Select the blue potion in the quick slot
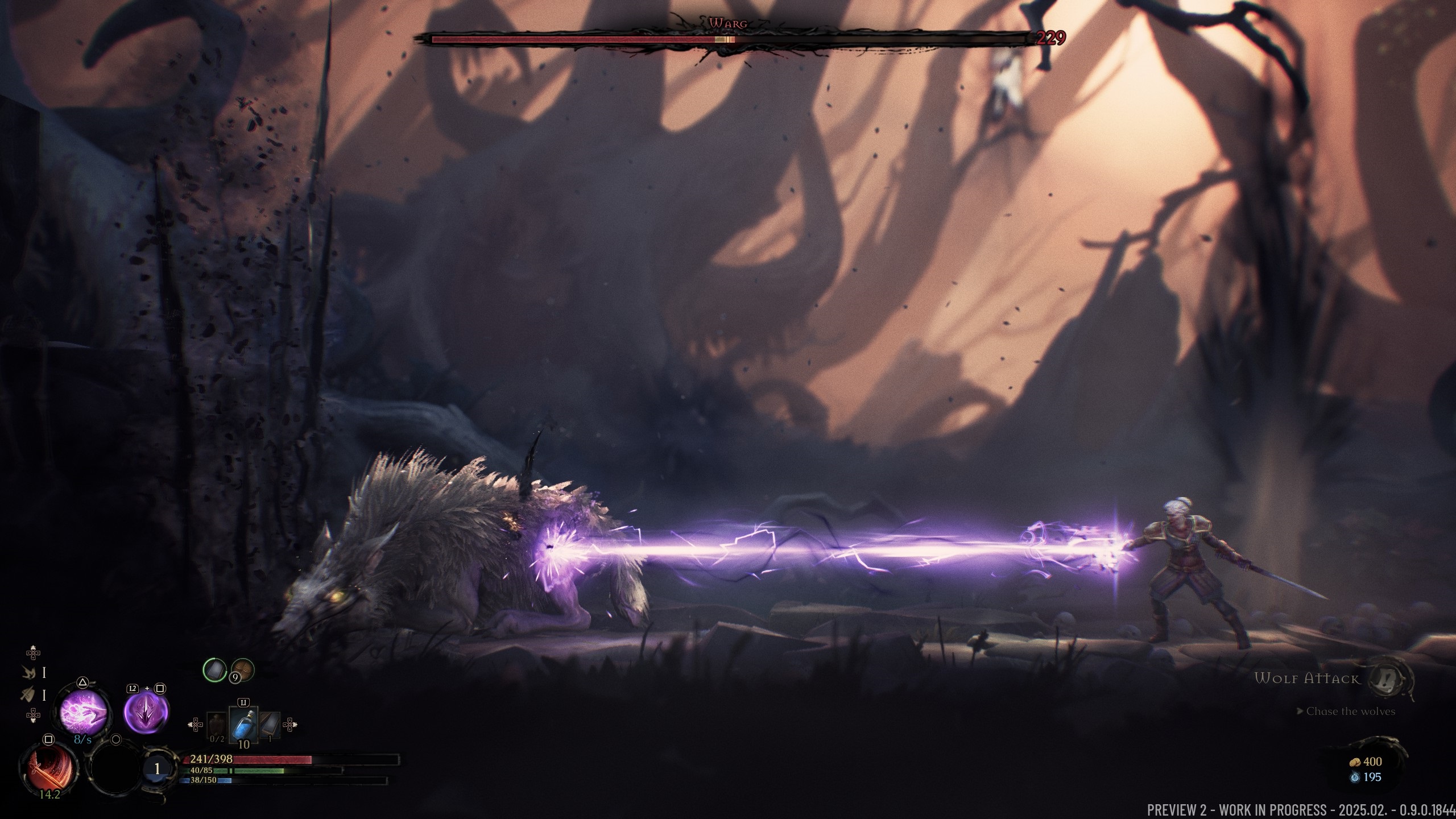 (243, 725)
